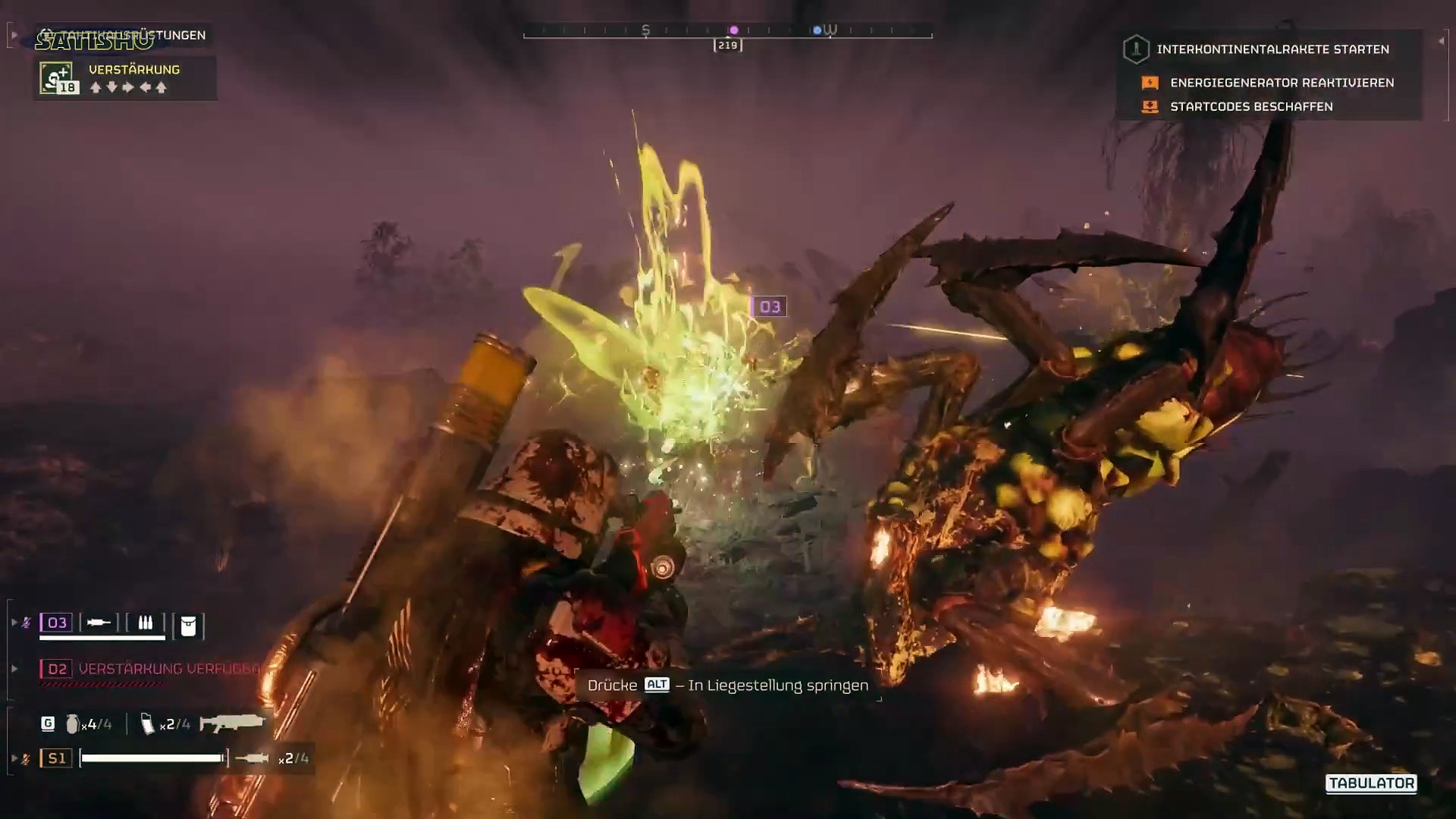
Task: Select squad member O3 tag in squad list
Action: pos(57,623)
